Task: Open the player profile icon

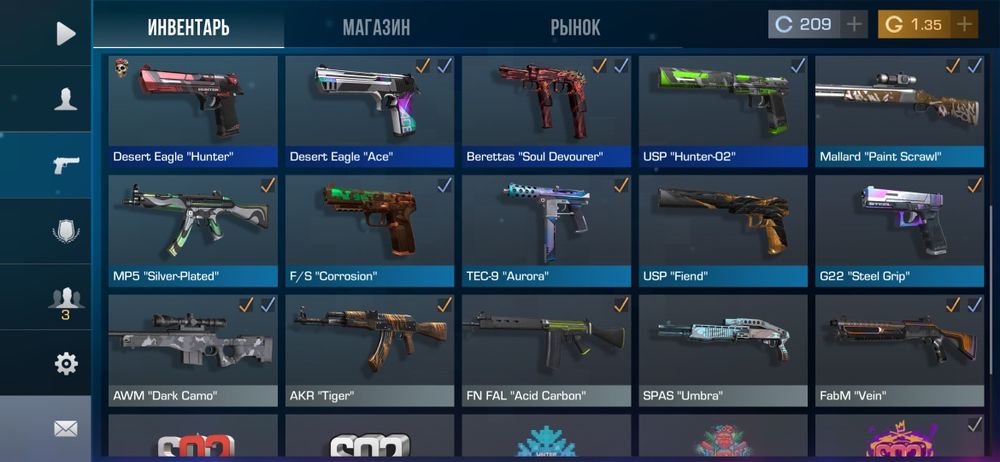Action: coord(66,99)
